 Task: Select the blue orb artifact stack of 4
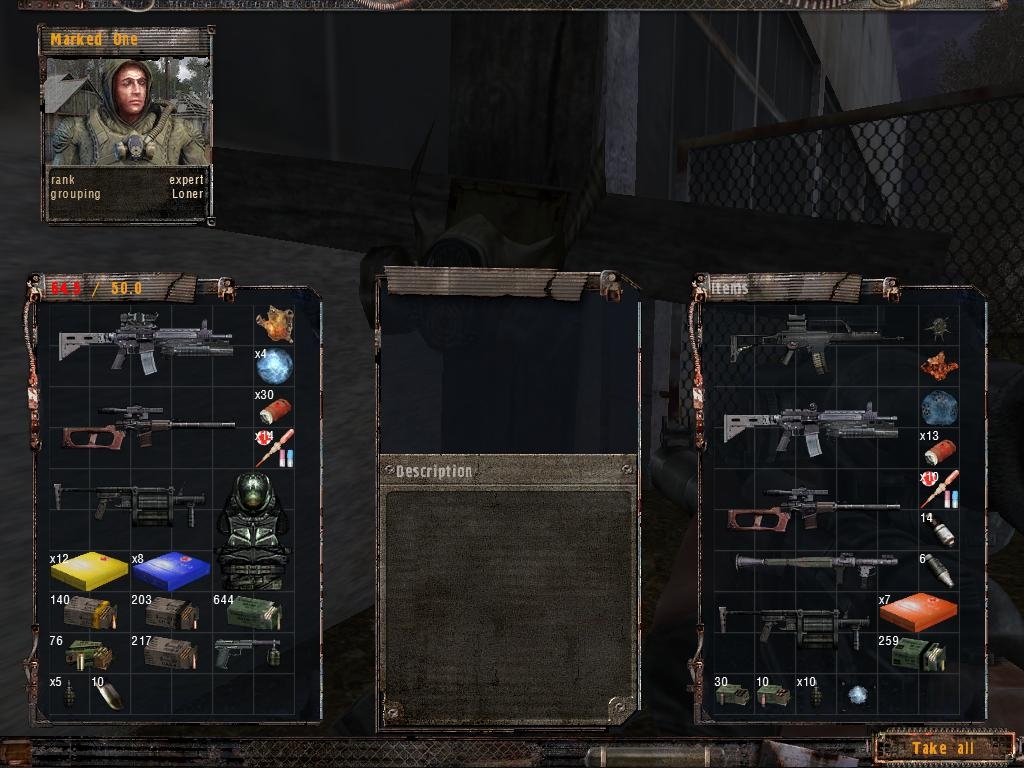tap(273, 367)
